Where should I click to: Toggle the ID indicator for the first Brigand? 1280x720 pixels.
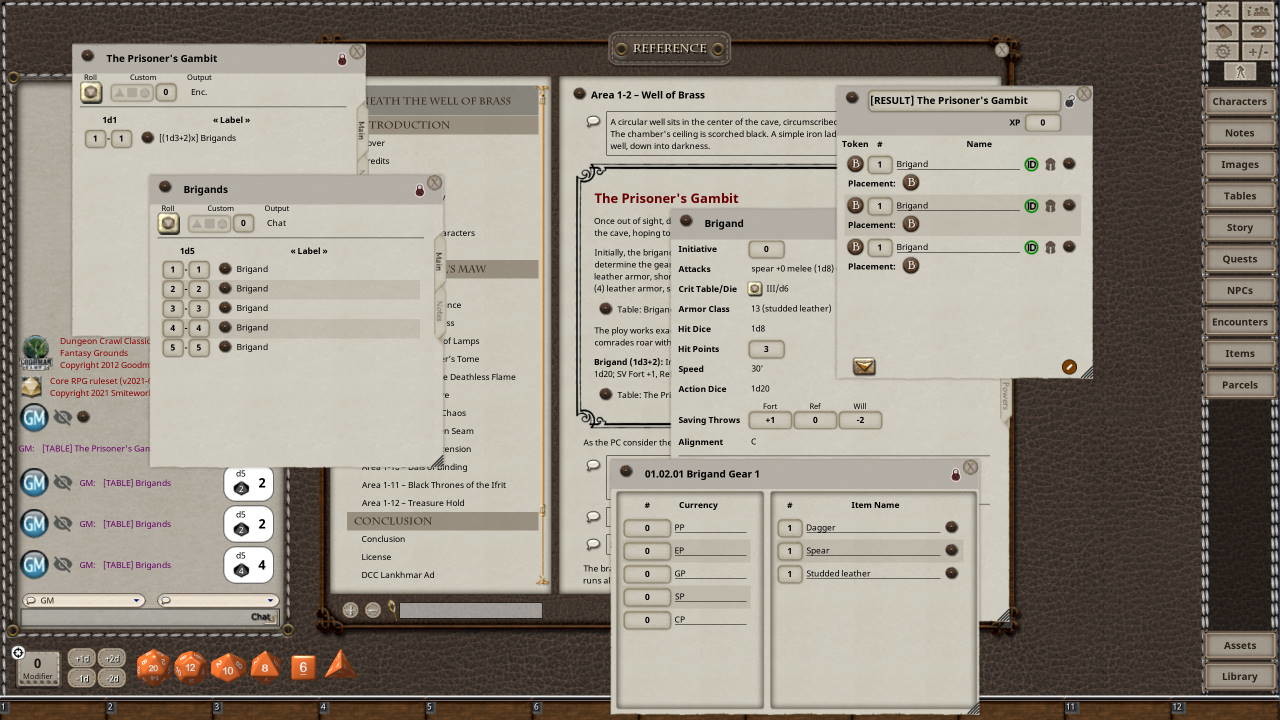[x=1032, y=164]
